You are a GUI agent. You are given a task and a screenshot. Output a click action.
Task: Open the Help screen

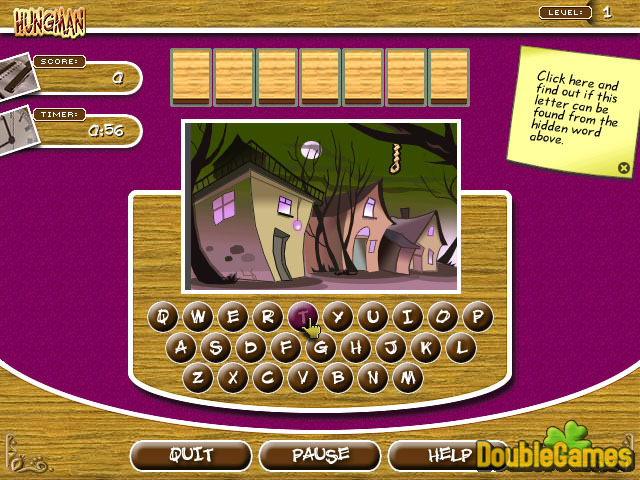point(449,455)
